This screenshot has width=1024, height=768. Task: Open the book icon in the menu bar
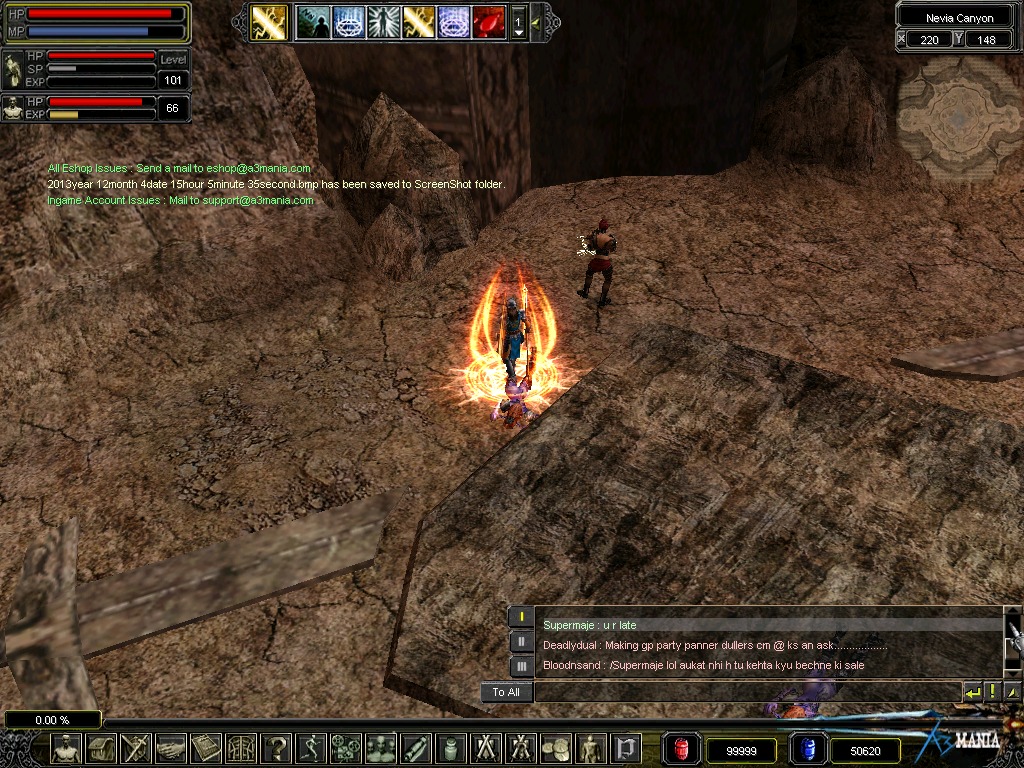206,748
